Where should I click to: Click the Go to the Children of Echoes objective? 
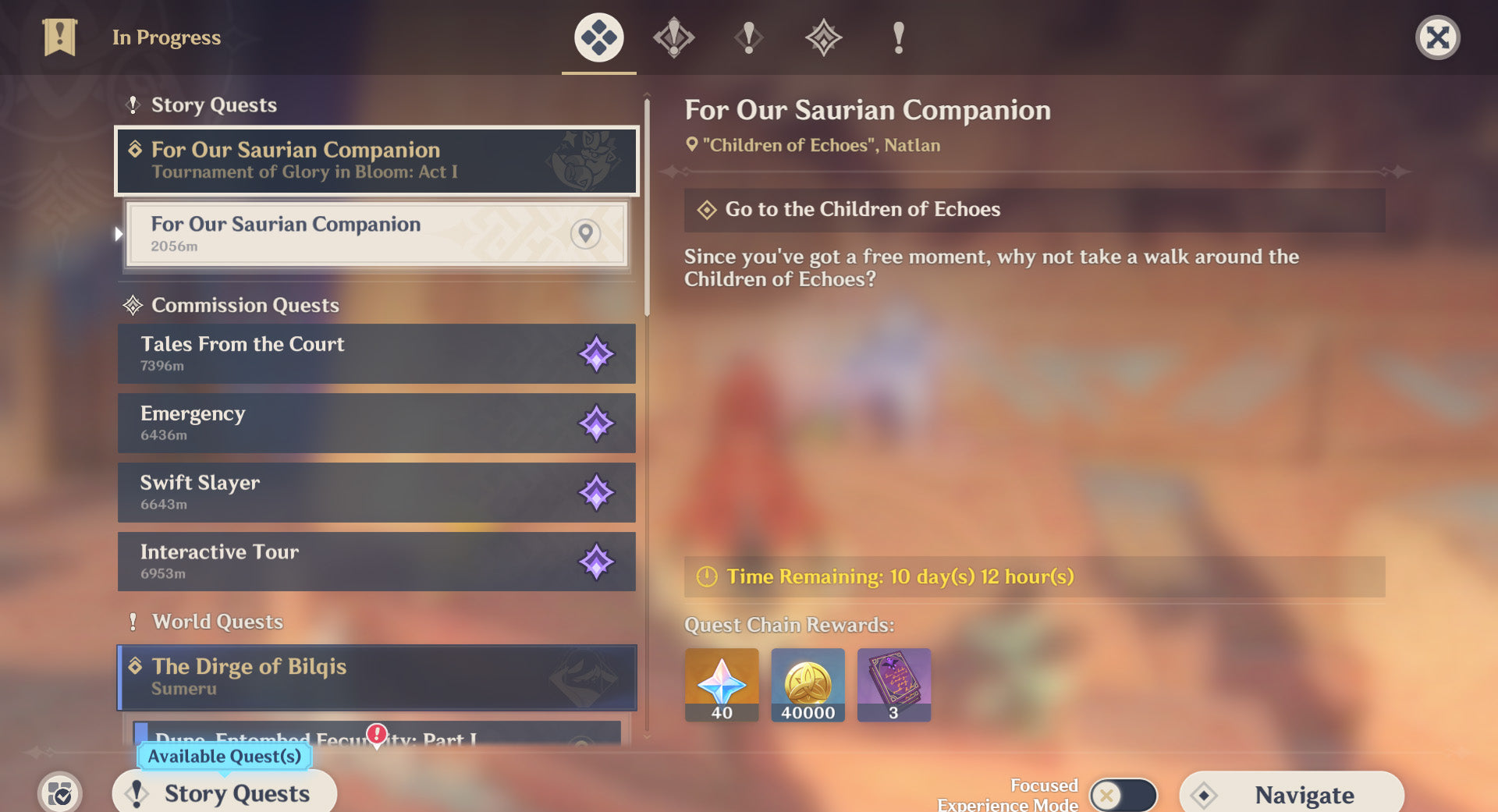[x=1034, y=209]
